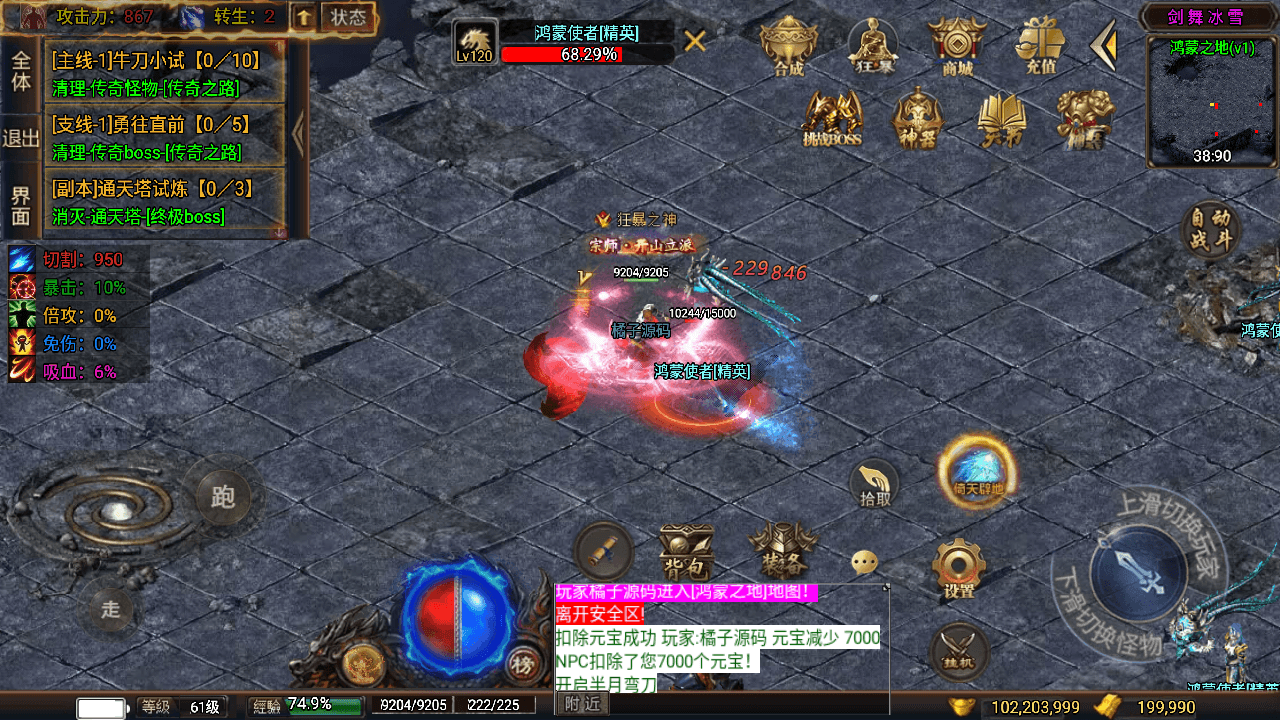Switch movement to 走 walk mode

point(111,607)
